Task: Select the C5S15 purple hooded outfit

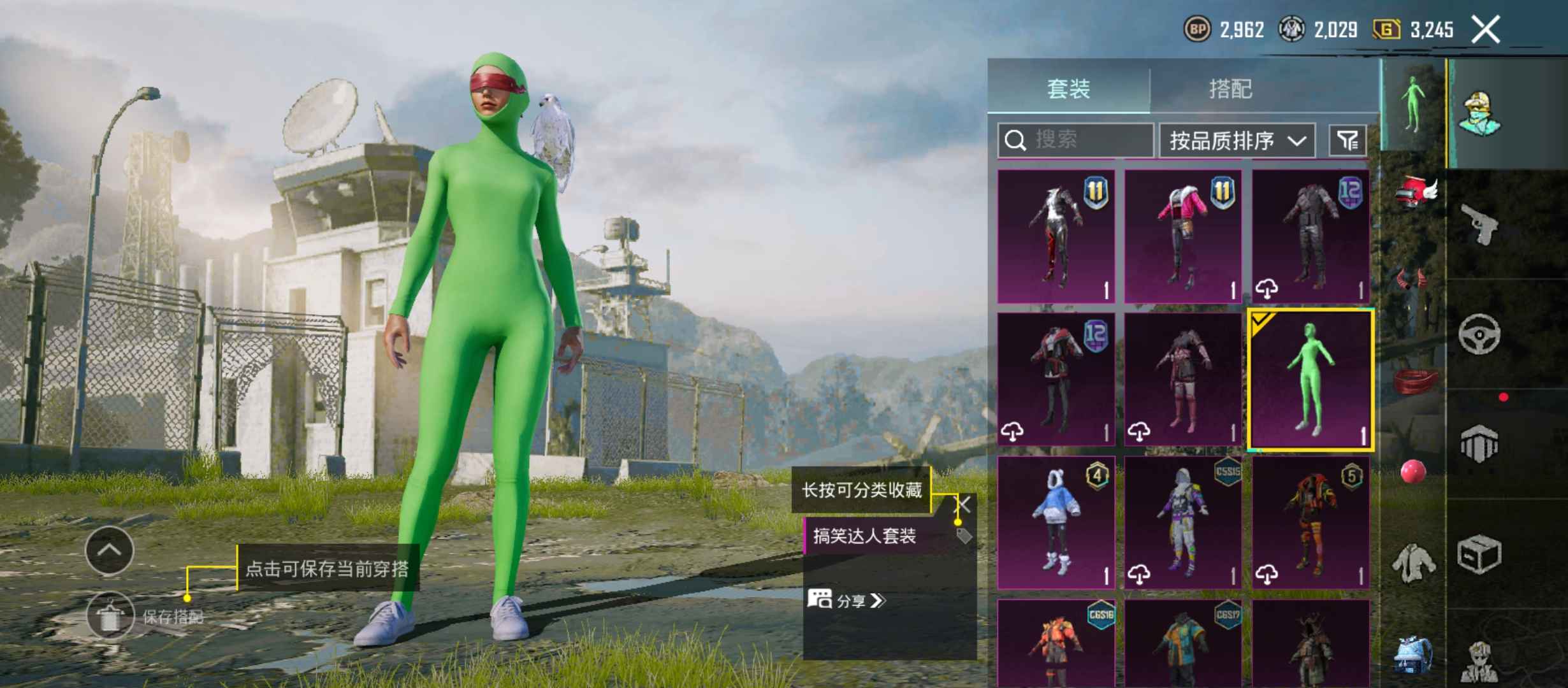Action: (1183, 522)
